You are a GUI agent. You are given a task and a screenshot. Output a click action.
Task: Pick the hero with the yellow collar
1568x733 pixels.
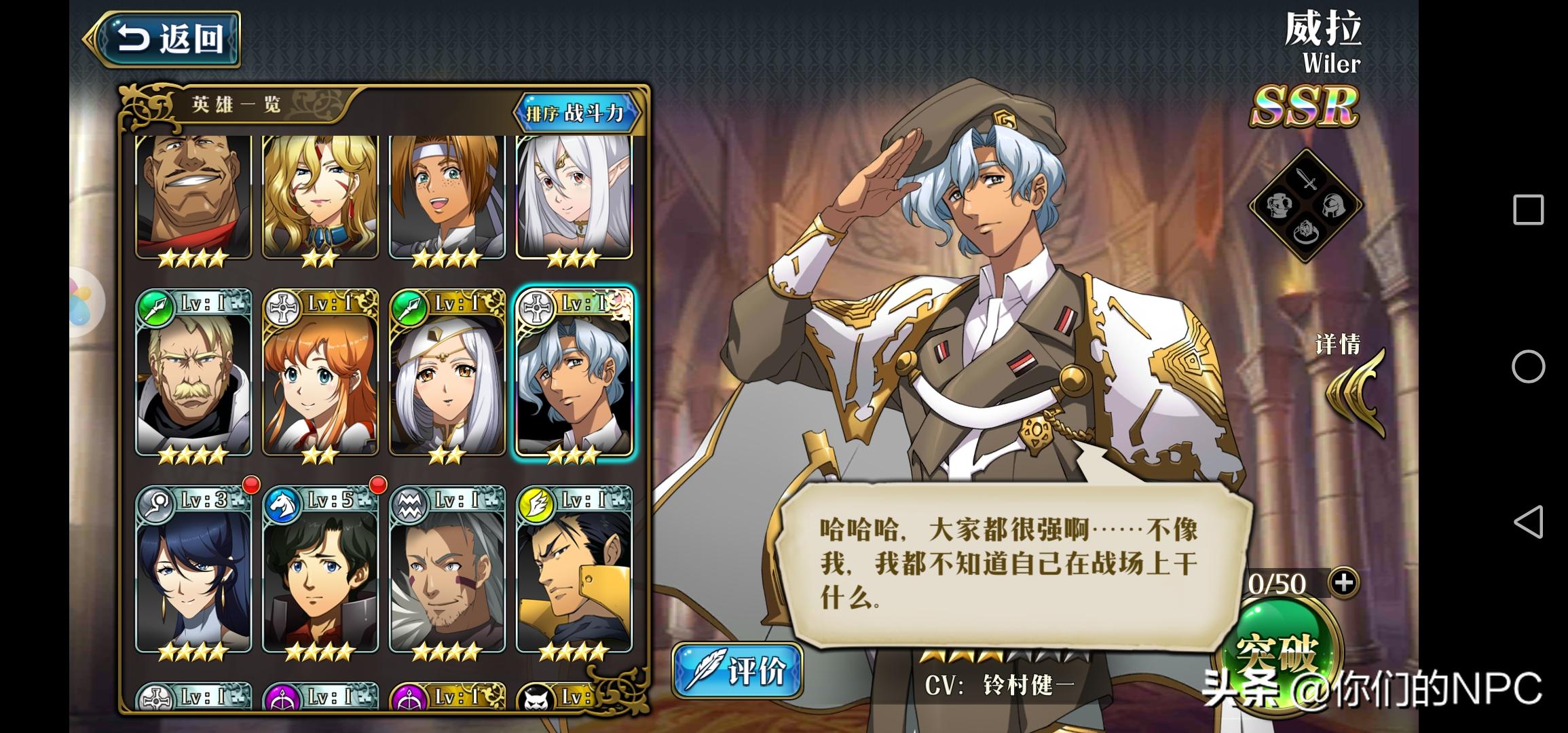point(574,571)
